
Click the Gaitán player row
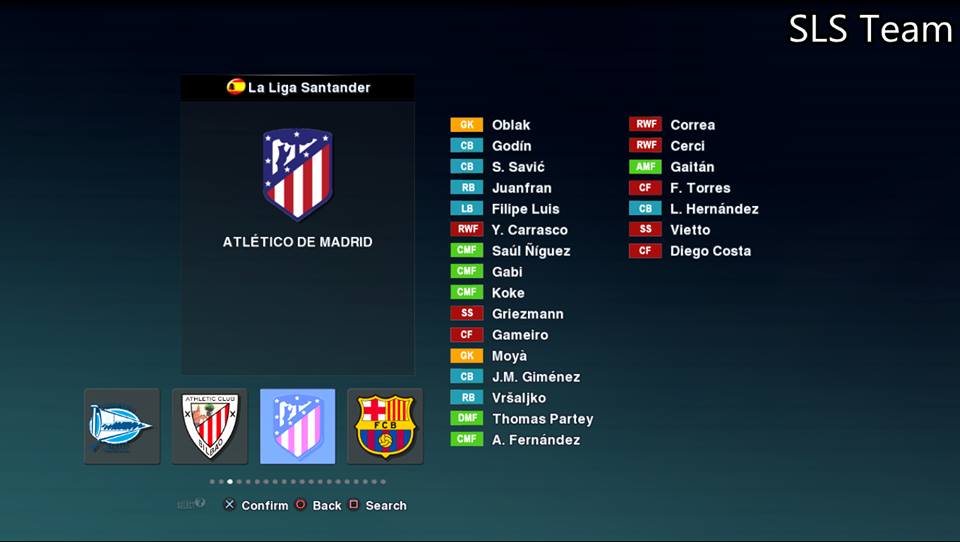[692, 167]
